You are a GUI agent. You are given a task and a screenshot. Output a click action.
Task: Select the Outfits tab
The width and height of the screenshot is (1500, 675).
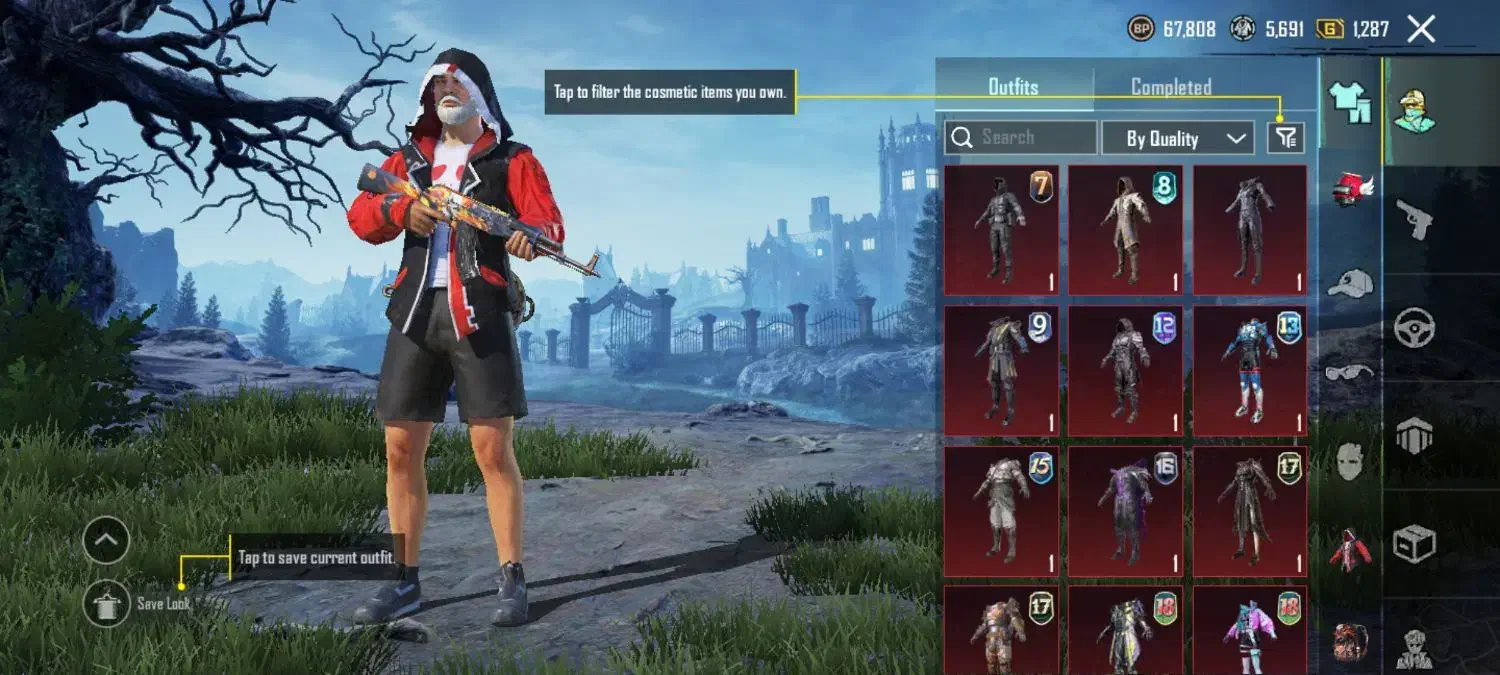(x=1014, y=87)
